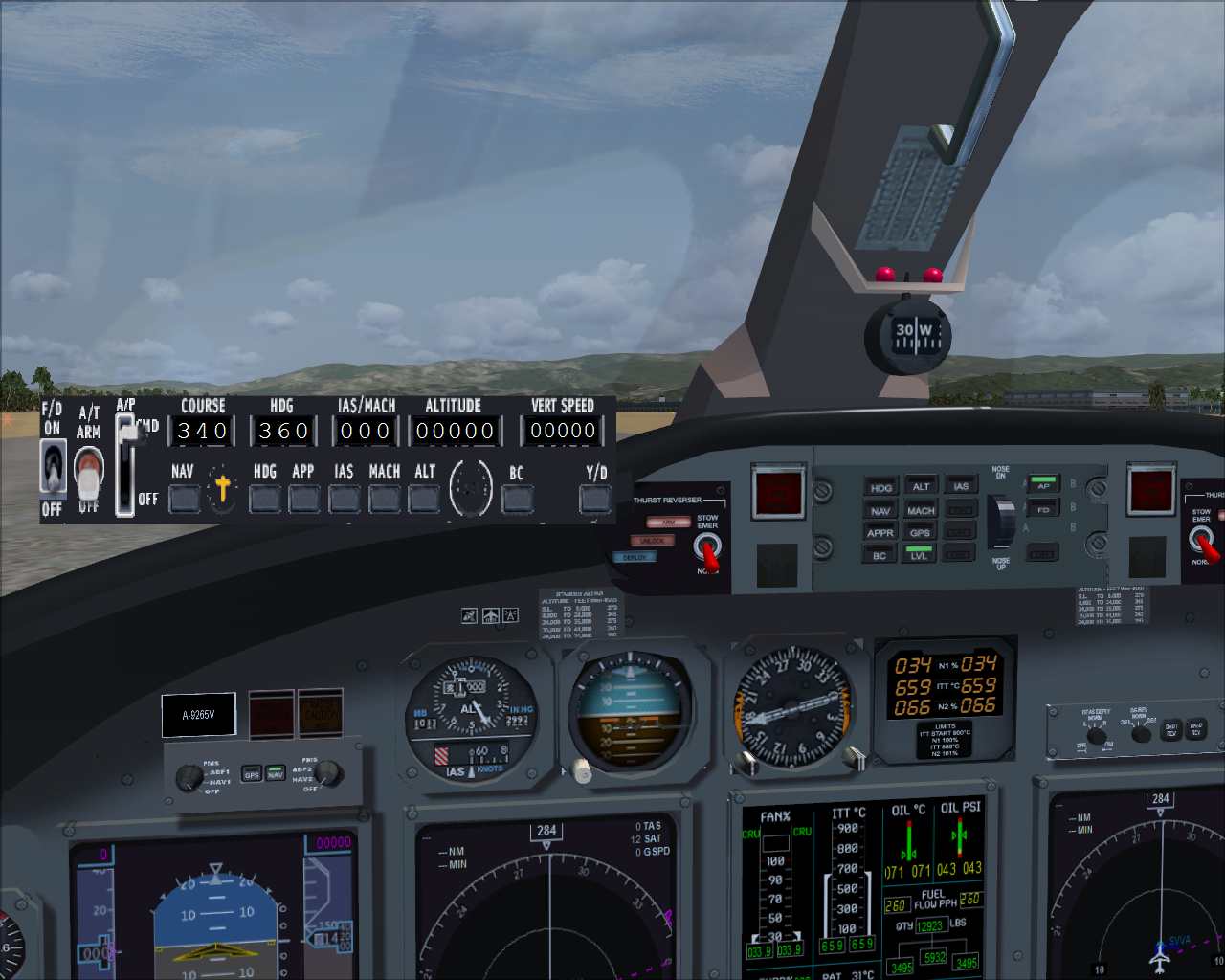
Task: Engage the Y/D yaw damper button
Action: tap(594, 498)
